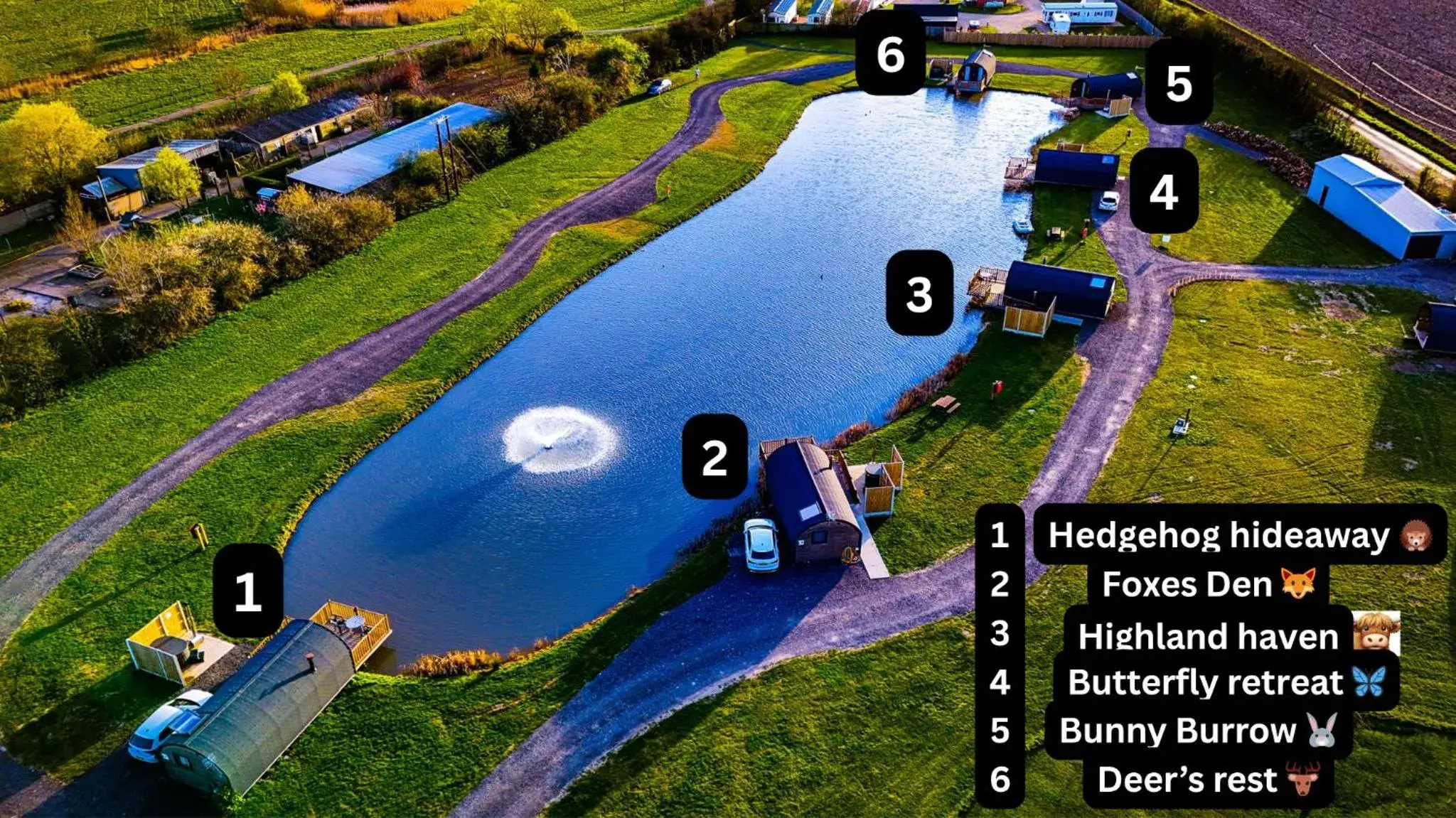
Task: Choose the large number 4 map marker
Action: (x=1163, y=191)
